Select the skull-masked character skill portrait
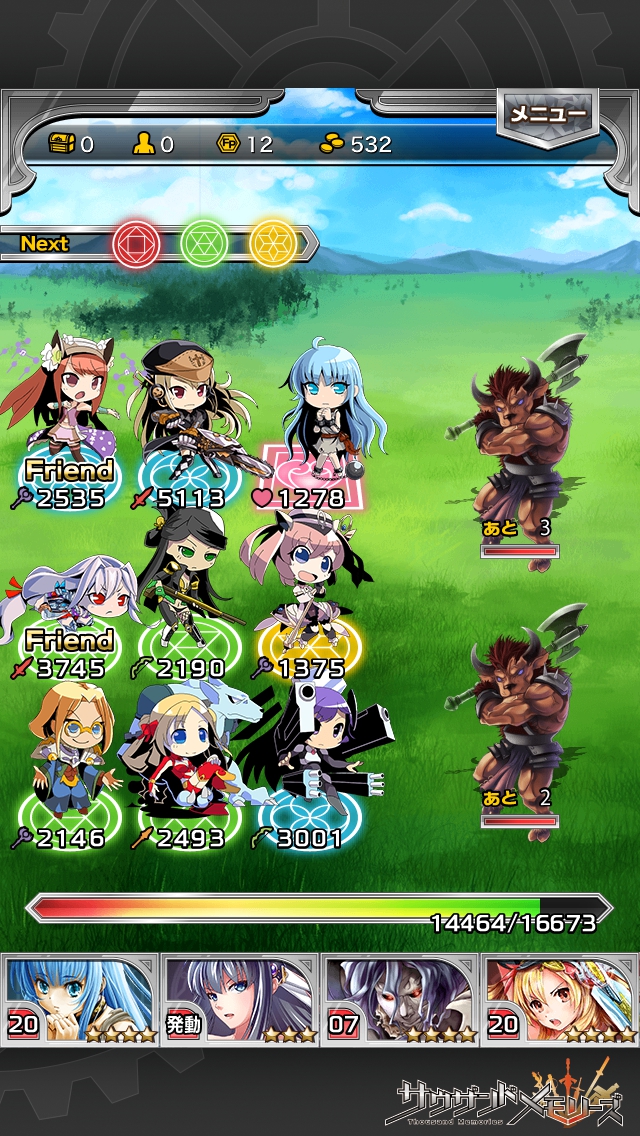Image resolution: width=640 pixels, height=1136 pixels. 400,998
